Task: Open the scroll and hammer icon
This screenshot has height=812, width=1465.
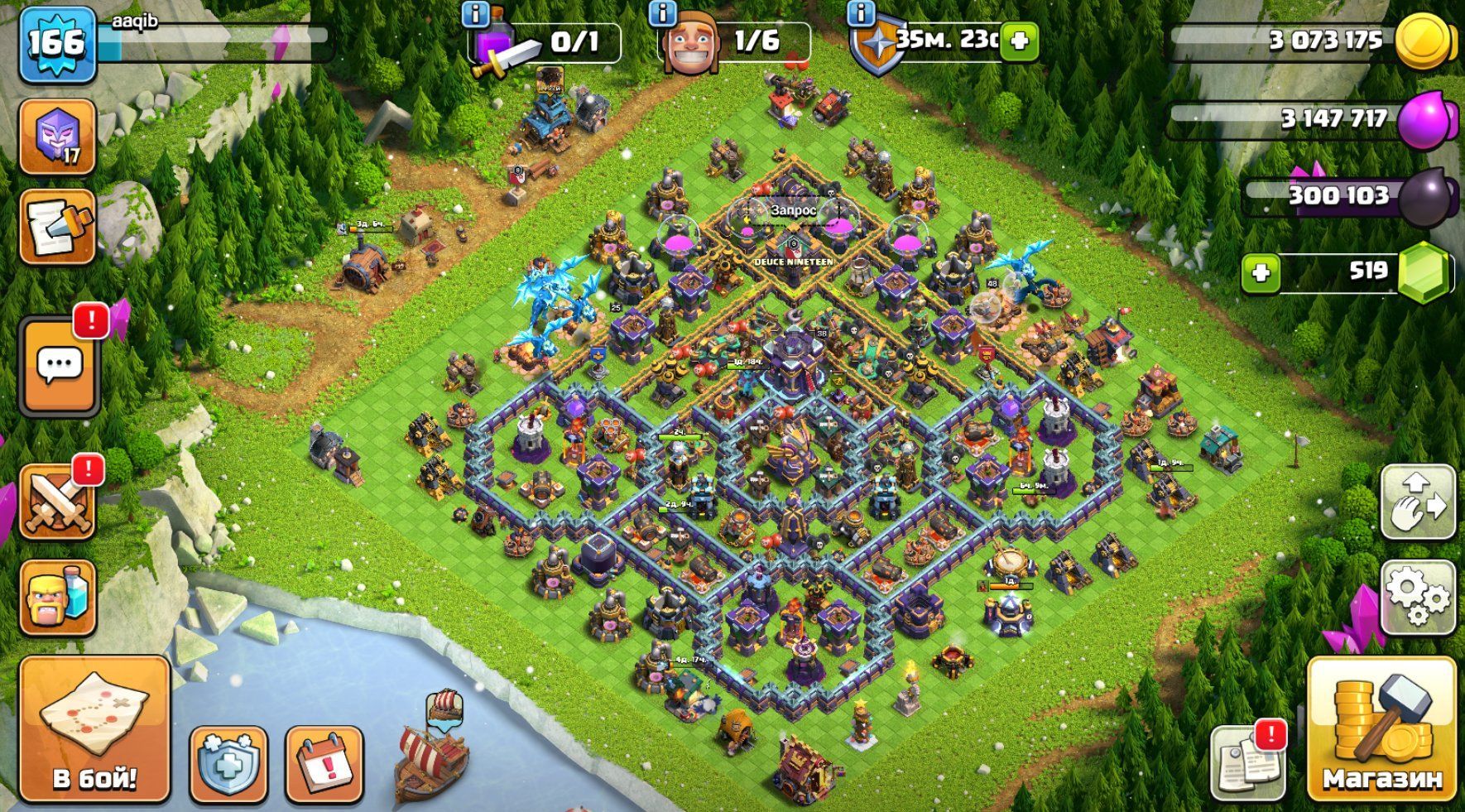Action: tap(57, 227)
